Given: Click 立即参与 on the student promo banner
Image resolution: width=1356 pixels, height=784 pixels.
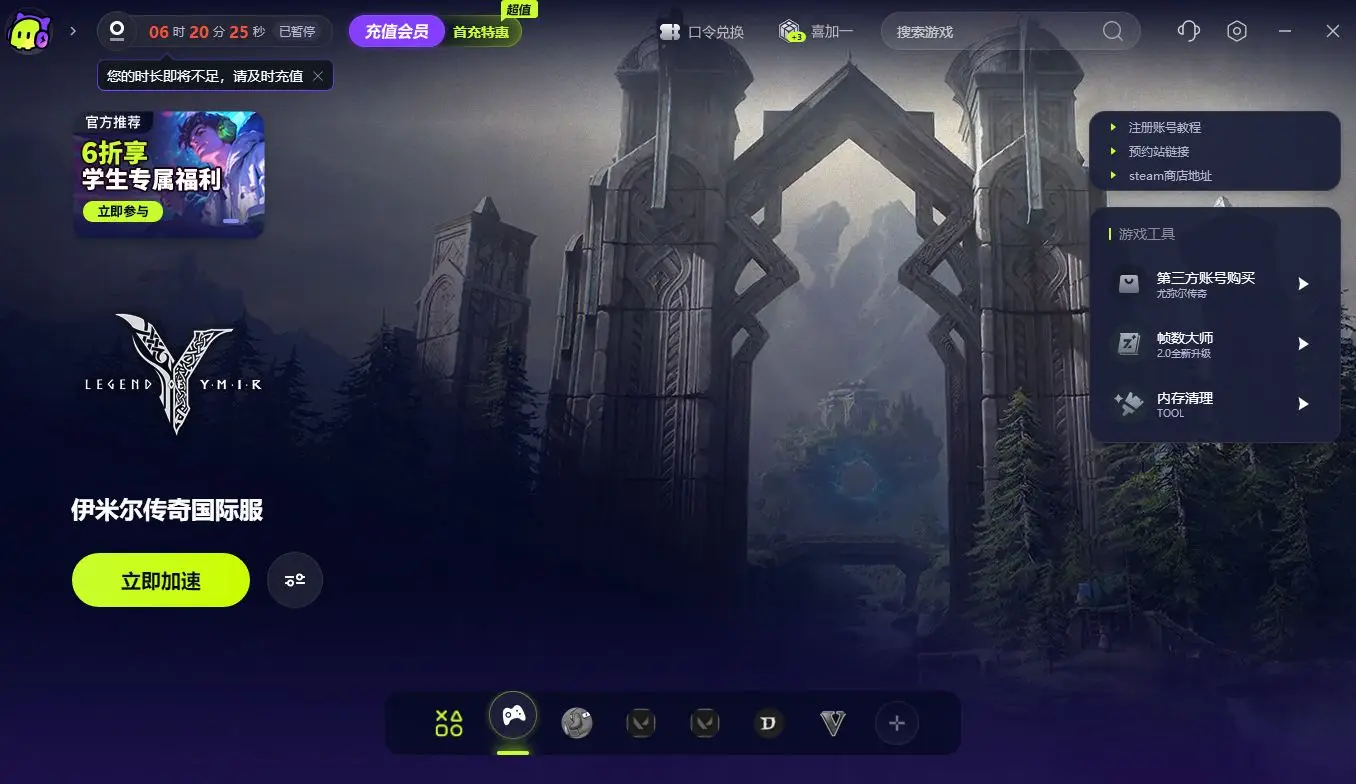Looking at the screenshot, I should [x=123, y=212].
